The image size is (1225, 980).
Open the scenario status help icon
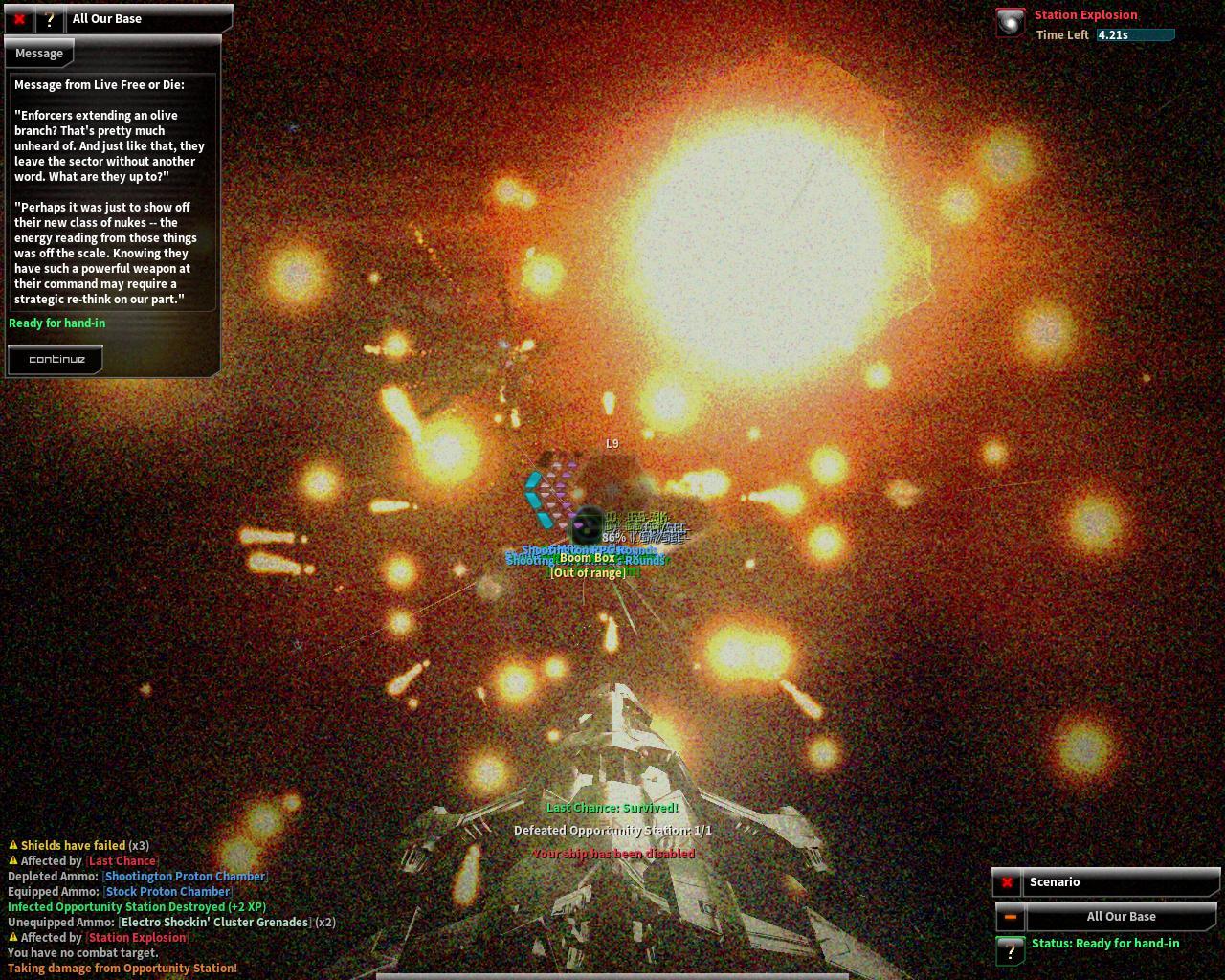[x=1010, y=949]
